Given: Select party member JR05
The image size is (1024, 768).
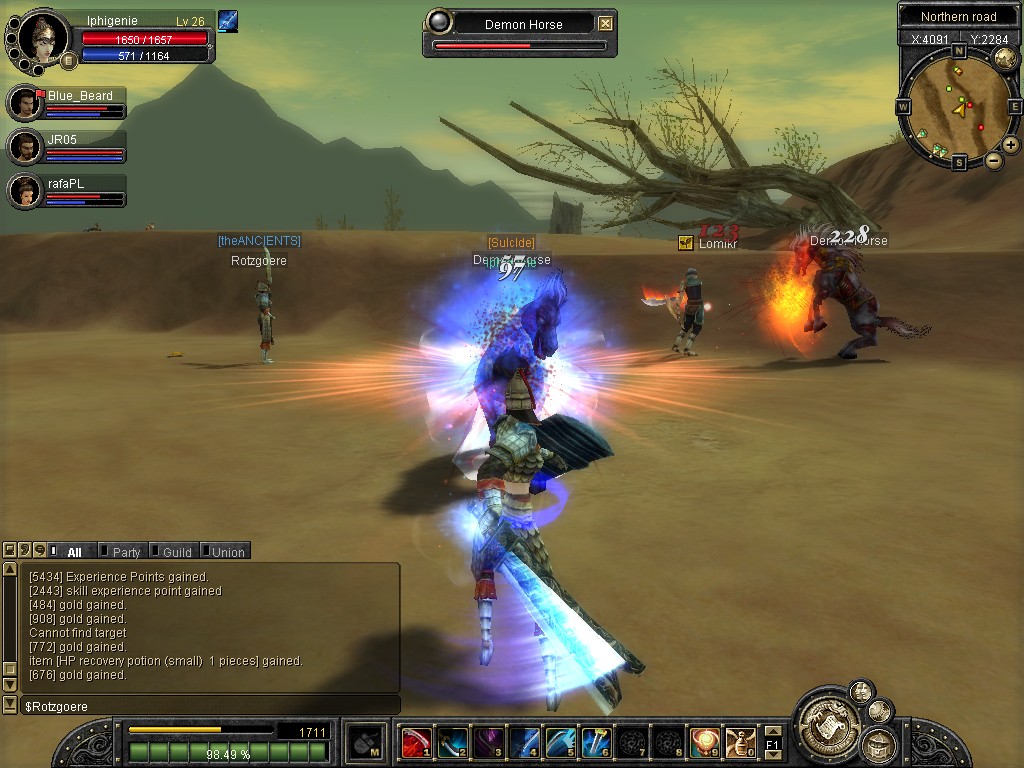Looking at the screenshot, I should [25, 147].
